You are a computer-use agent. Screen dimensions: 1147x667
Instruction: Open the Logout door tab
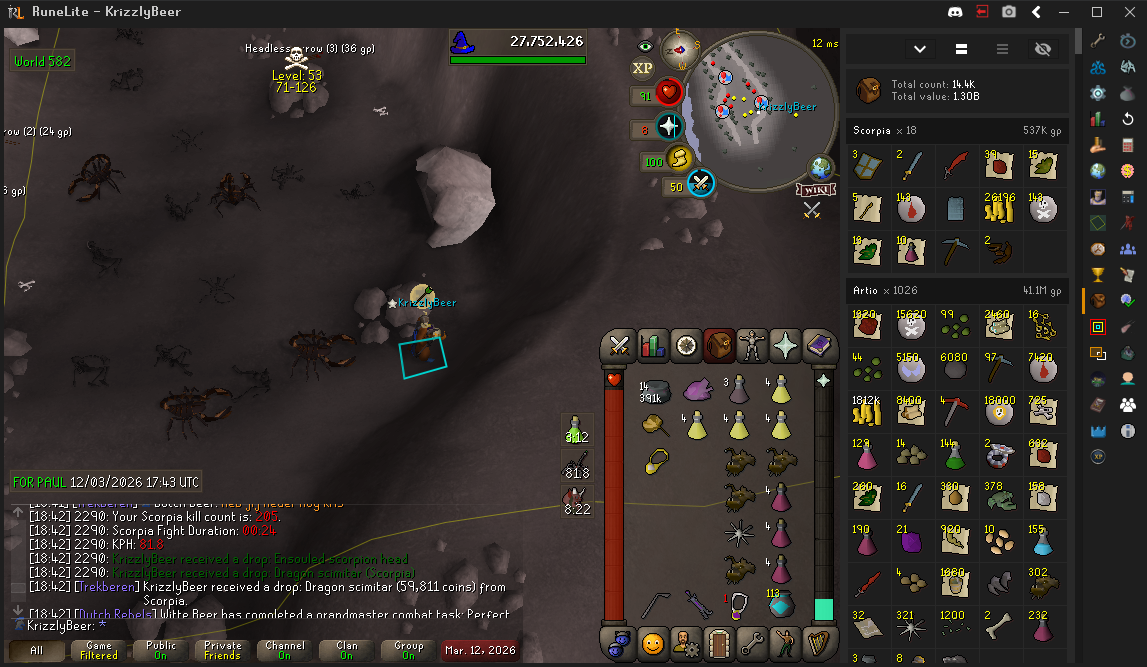pos(720,642)
